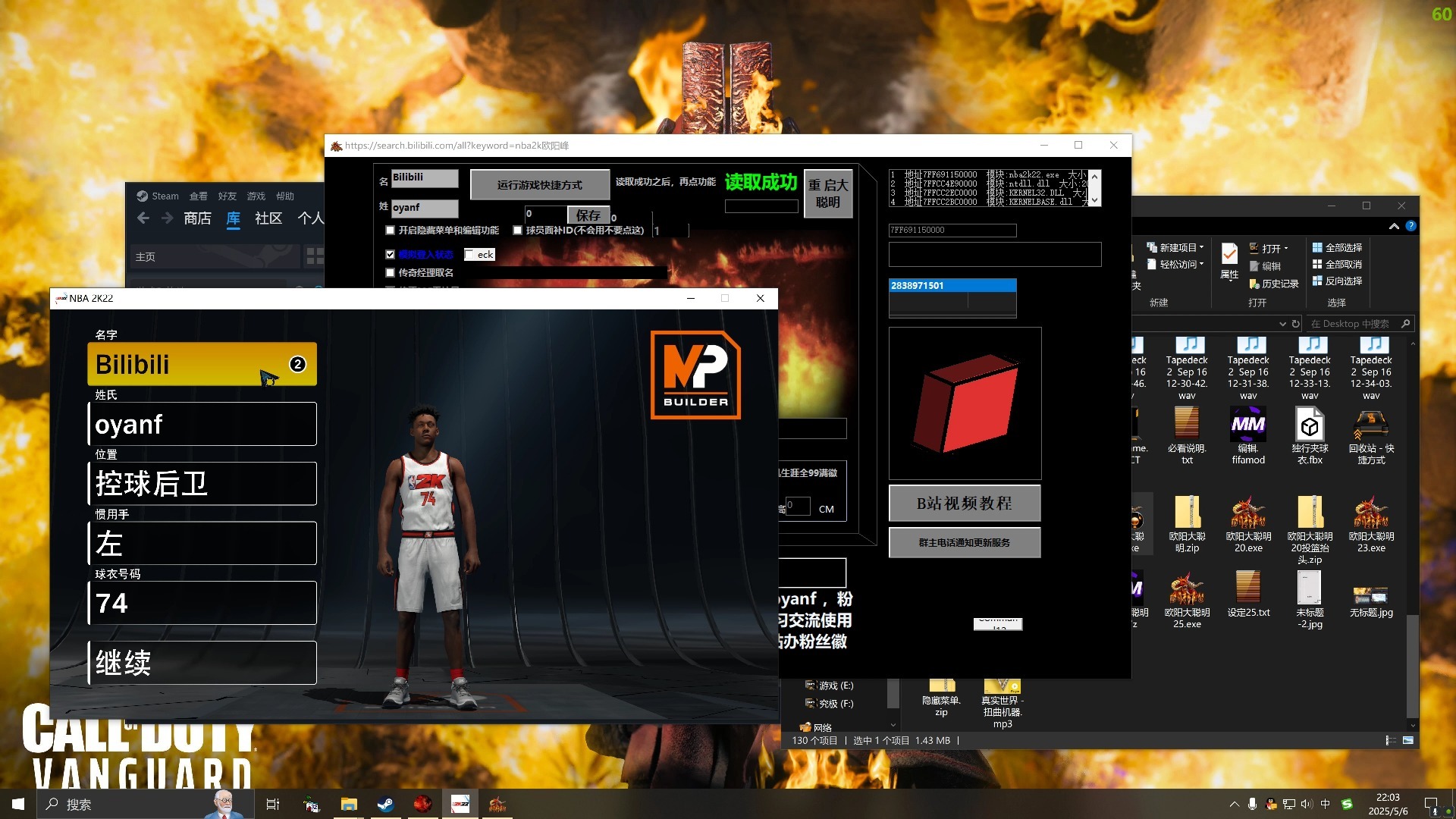1456x819 pixels.
Task: Check the 传奇经理取名 option
Action: point(391,271)
